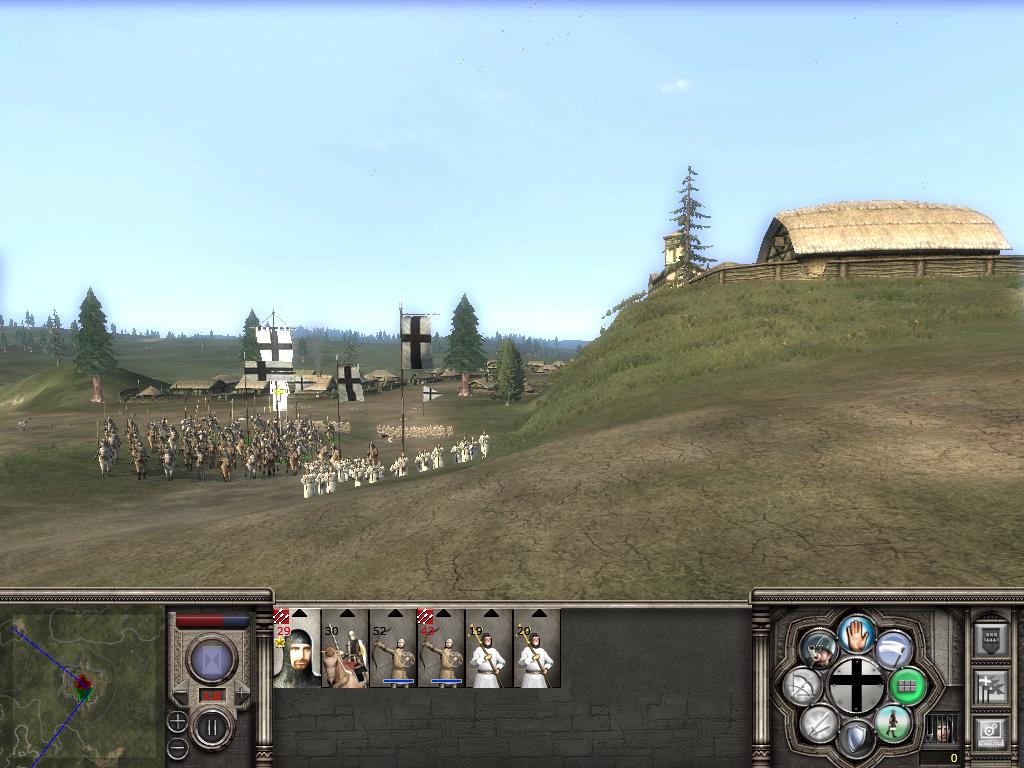Image resolution: width=1024 pixels, height=768 pixels.
Task: Zoom out the minimap with the minus button
Action: coord(177,747)
